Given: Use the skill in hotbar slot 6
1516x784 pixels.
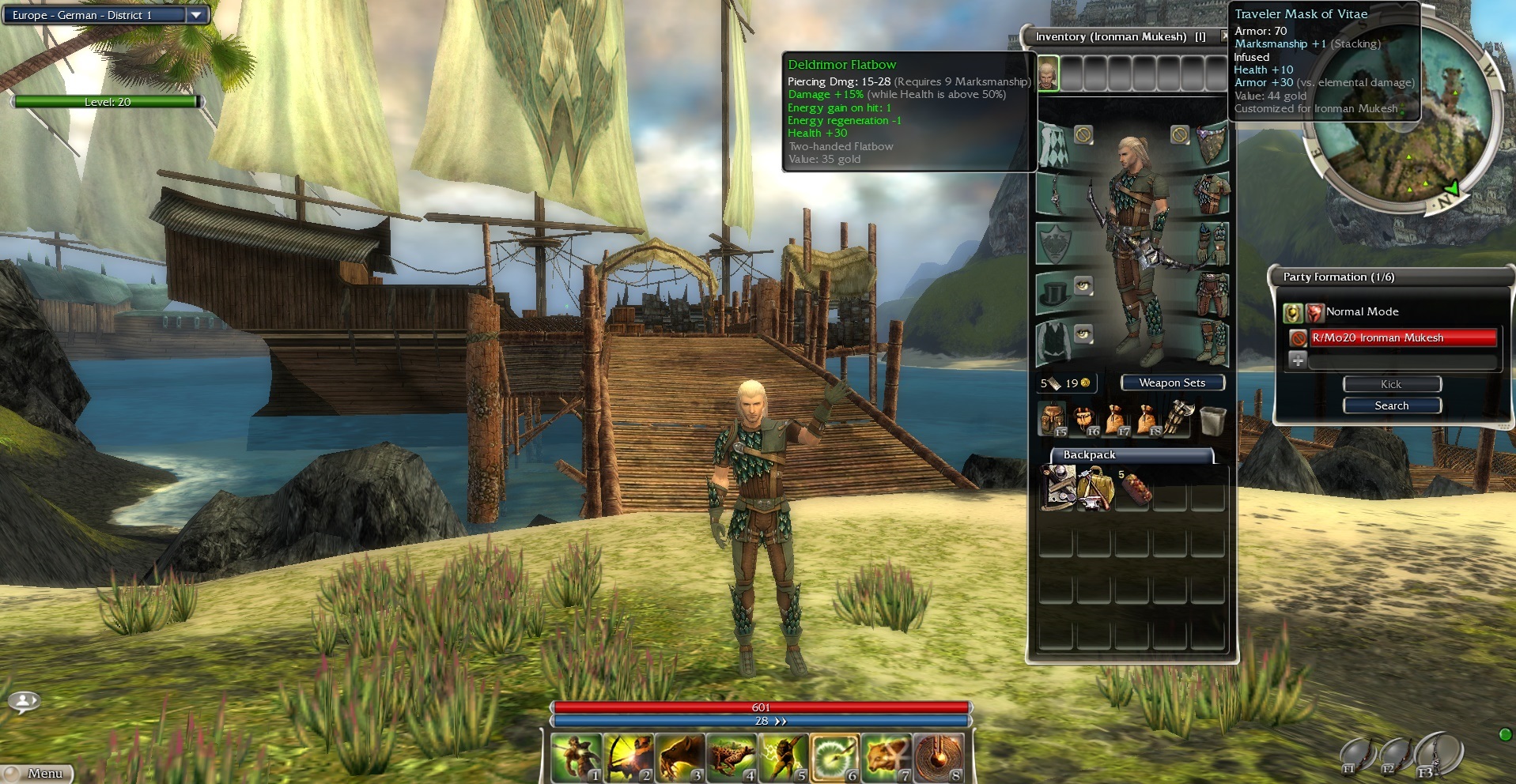Looking at the screenshot, I should tap(834, 757).
